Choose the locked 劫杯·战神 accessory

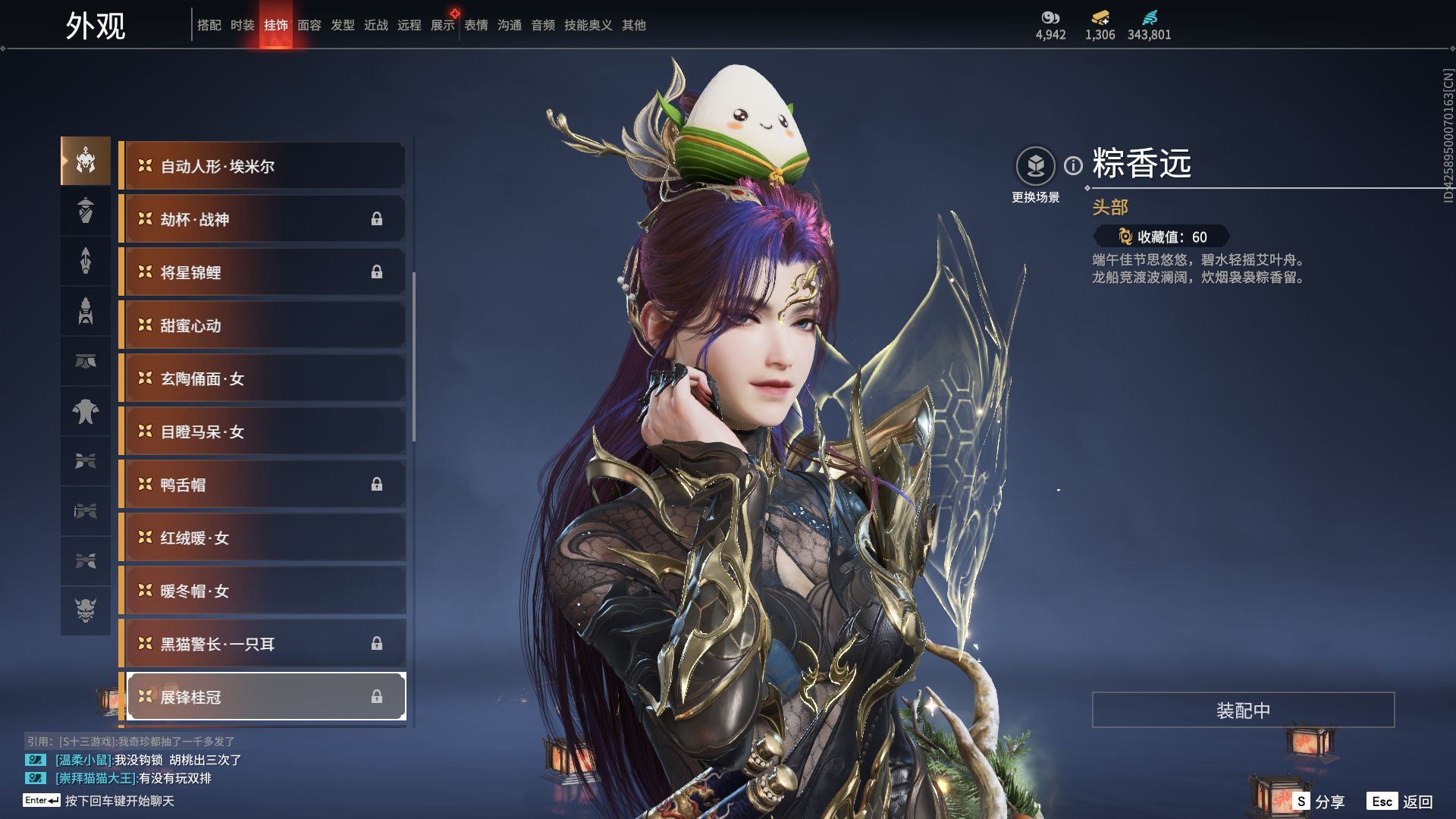point(264,219)
